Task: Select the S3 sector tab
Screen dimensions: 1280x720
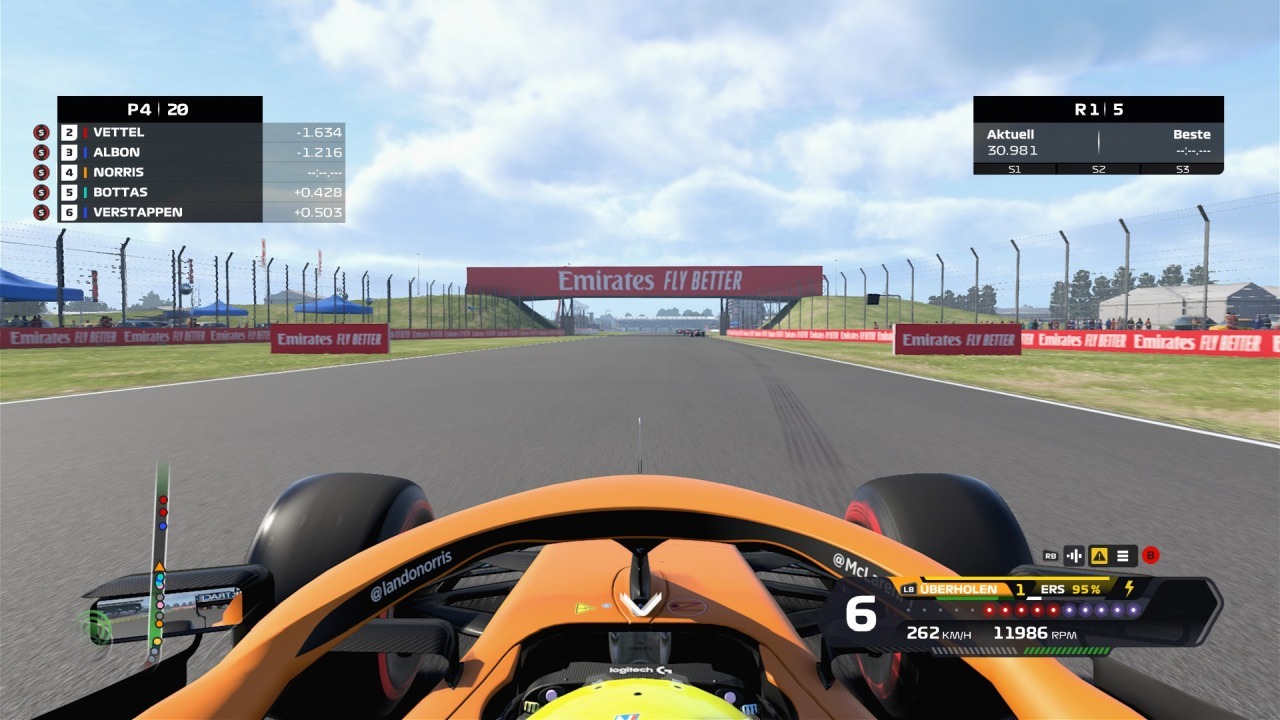Action: click(1183, 170)
